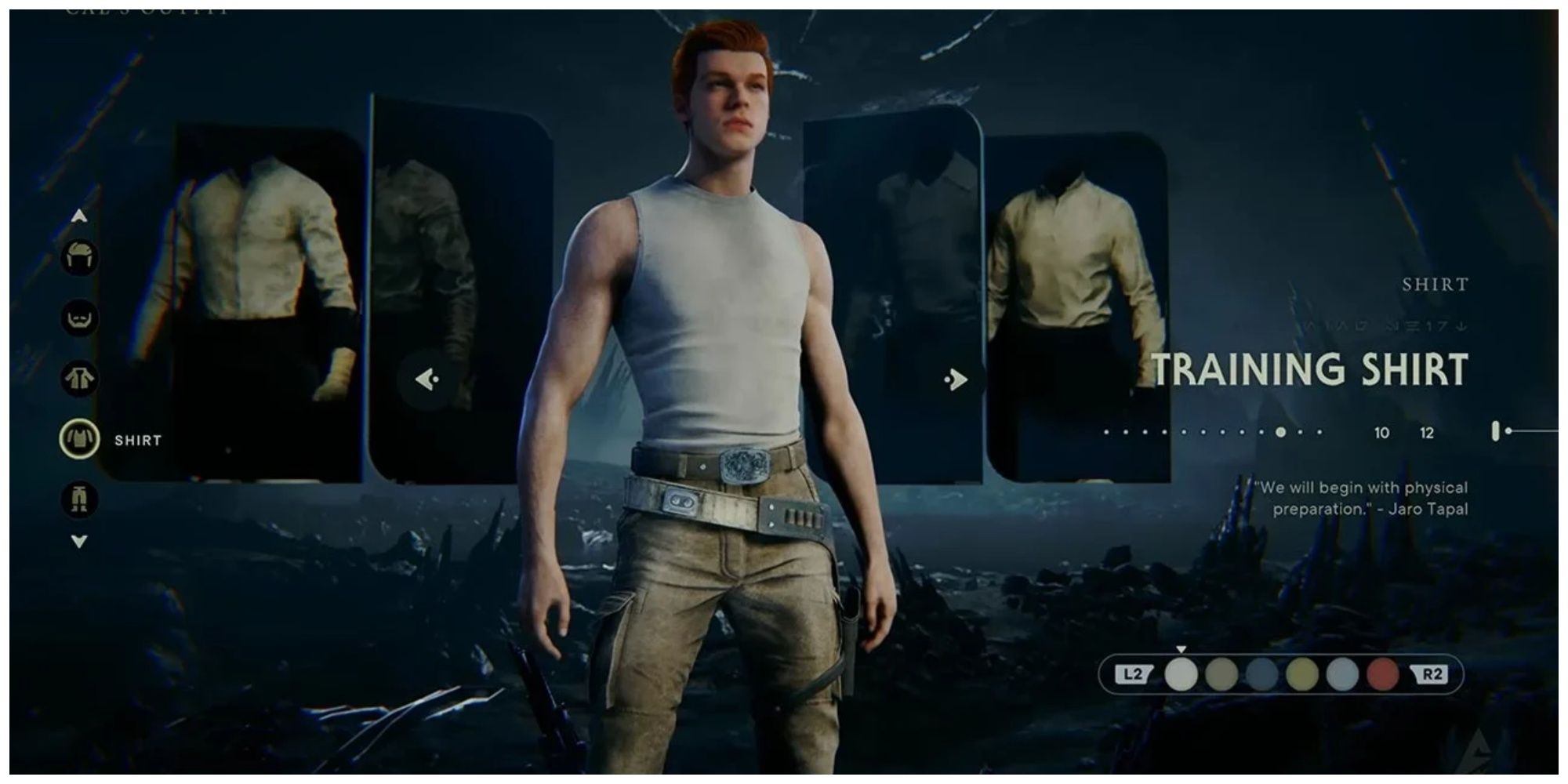Expand more categories using the upward chevron

point(78,217)
